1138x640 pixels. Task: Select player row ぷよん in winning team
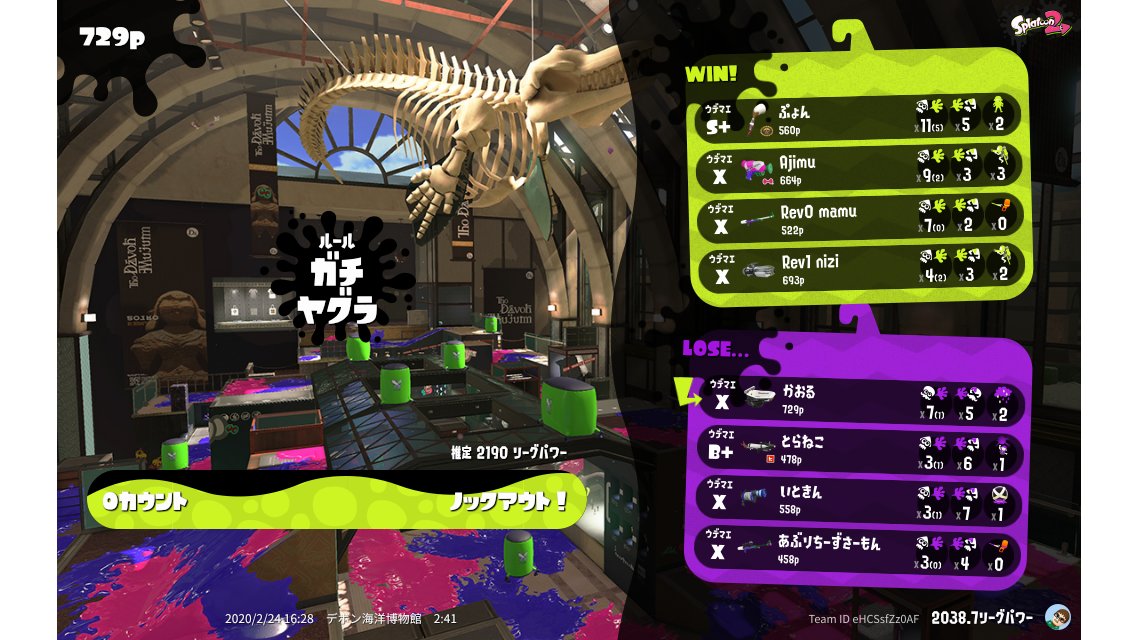tap(858, 117)
